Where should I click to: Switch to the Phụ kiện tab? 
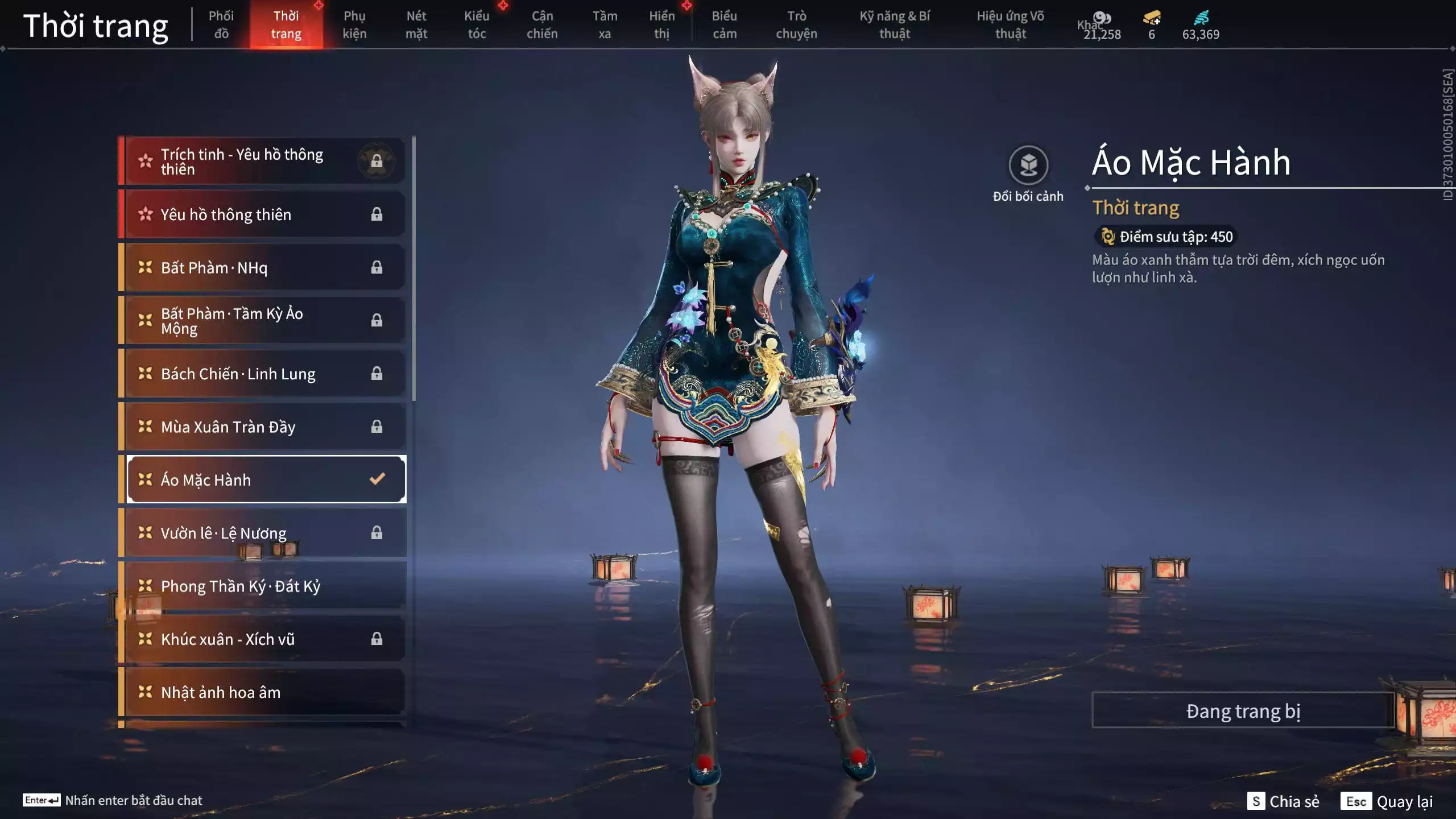(x=353, y=24)
